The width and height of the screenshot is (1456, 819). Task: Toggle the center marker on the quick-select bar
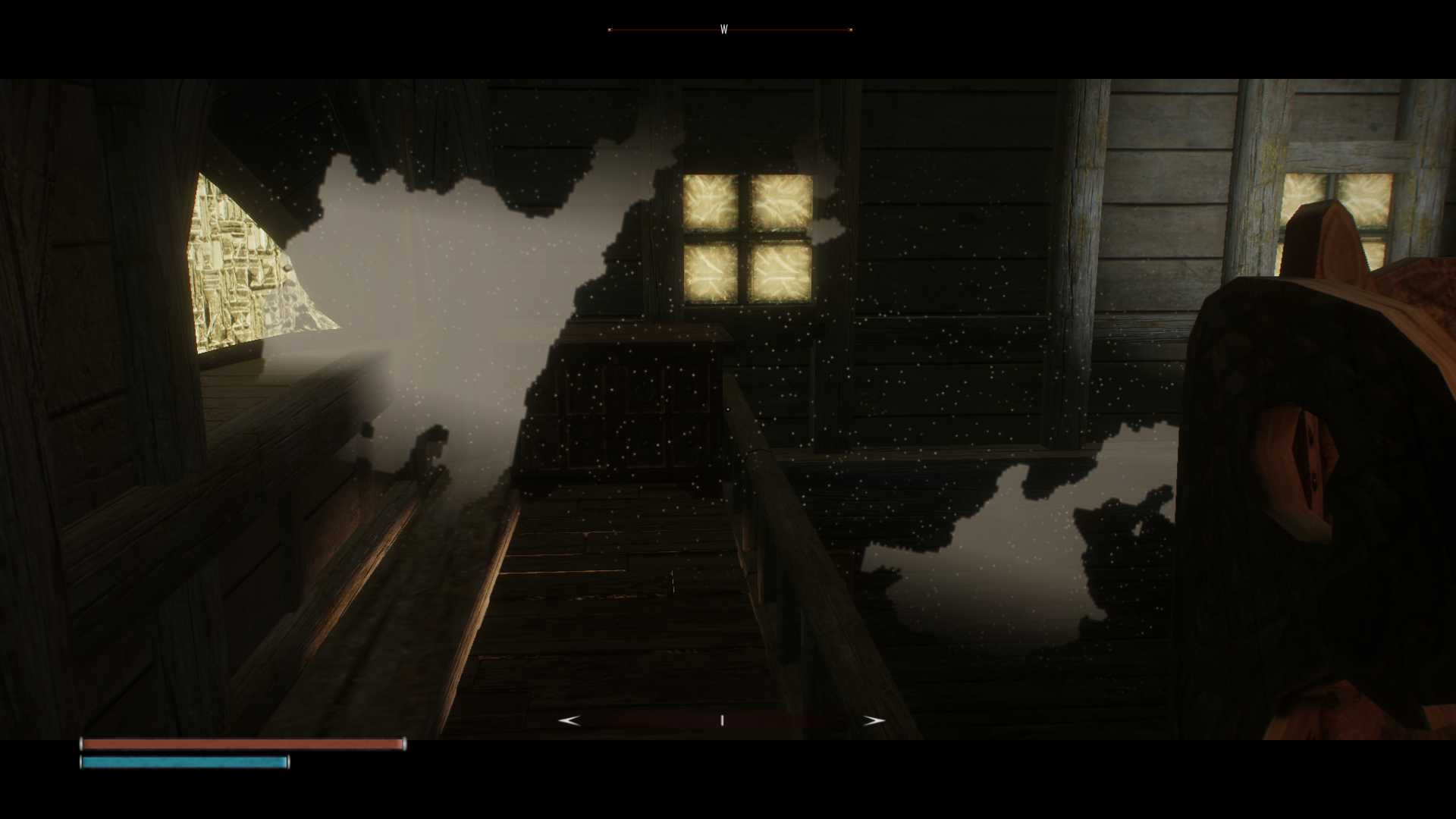point(722,720)
